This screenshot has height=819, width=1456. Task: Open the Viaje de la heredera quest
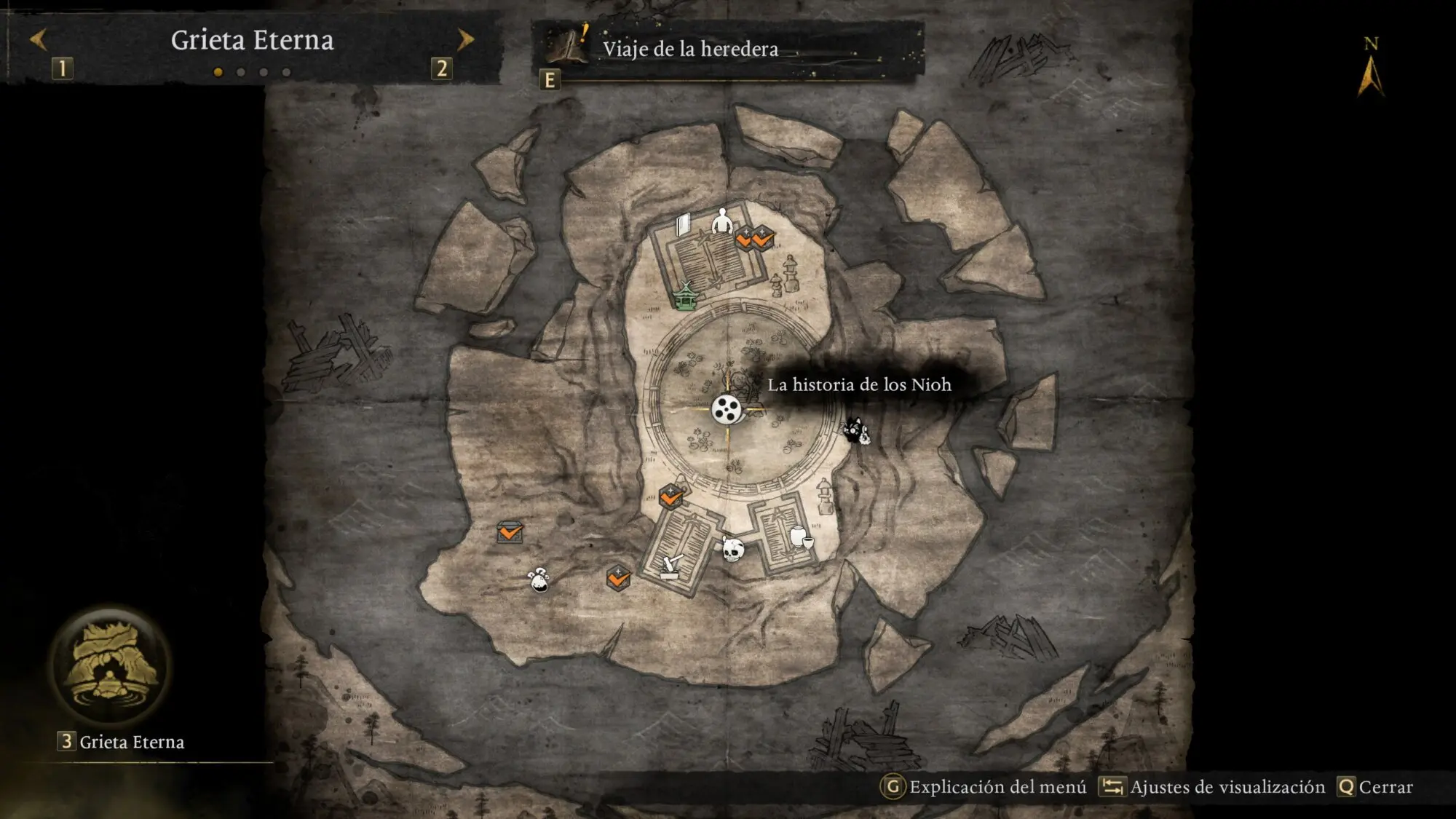(x=689, y=49)
